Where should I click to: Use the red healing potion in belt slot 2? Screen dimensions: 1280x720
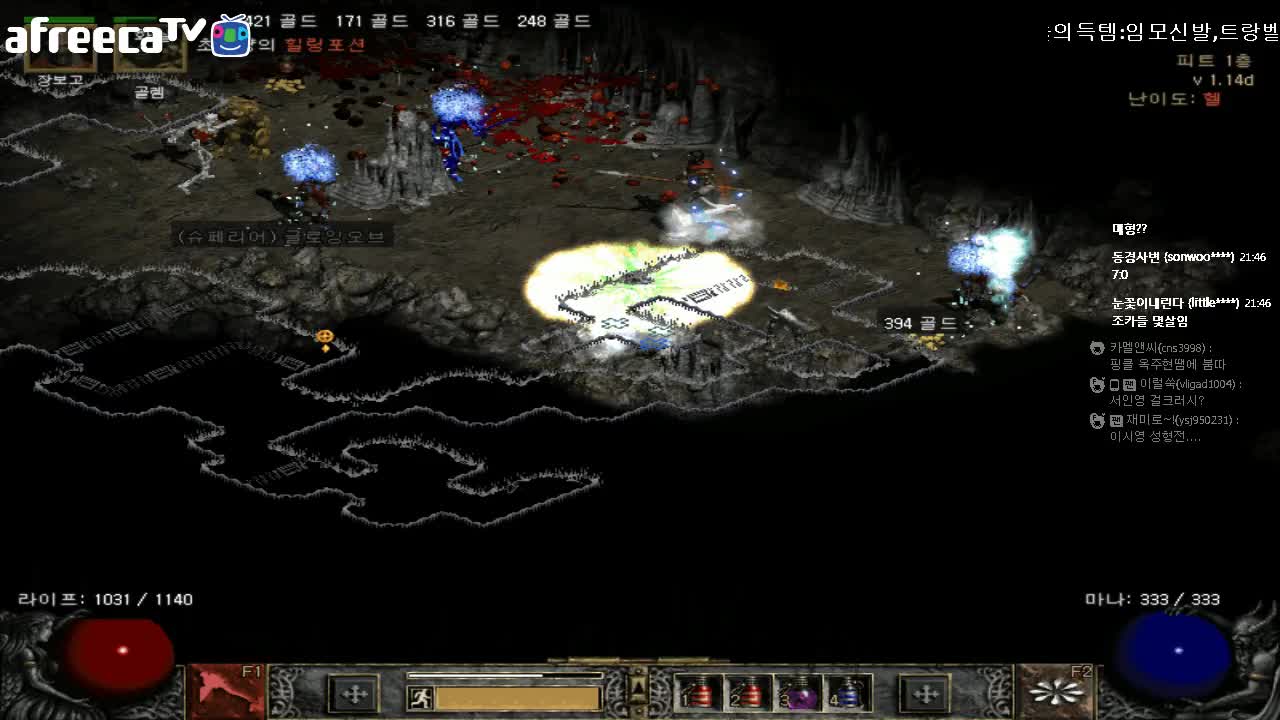pos(748,693)
